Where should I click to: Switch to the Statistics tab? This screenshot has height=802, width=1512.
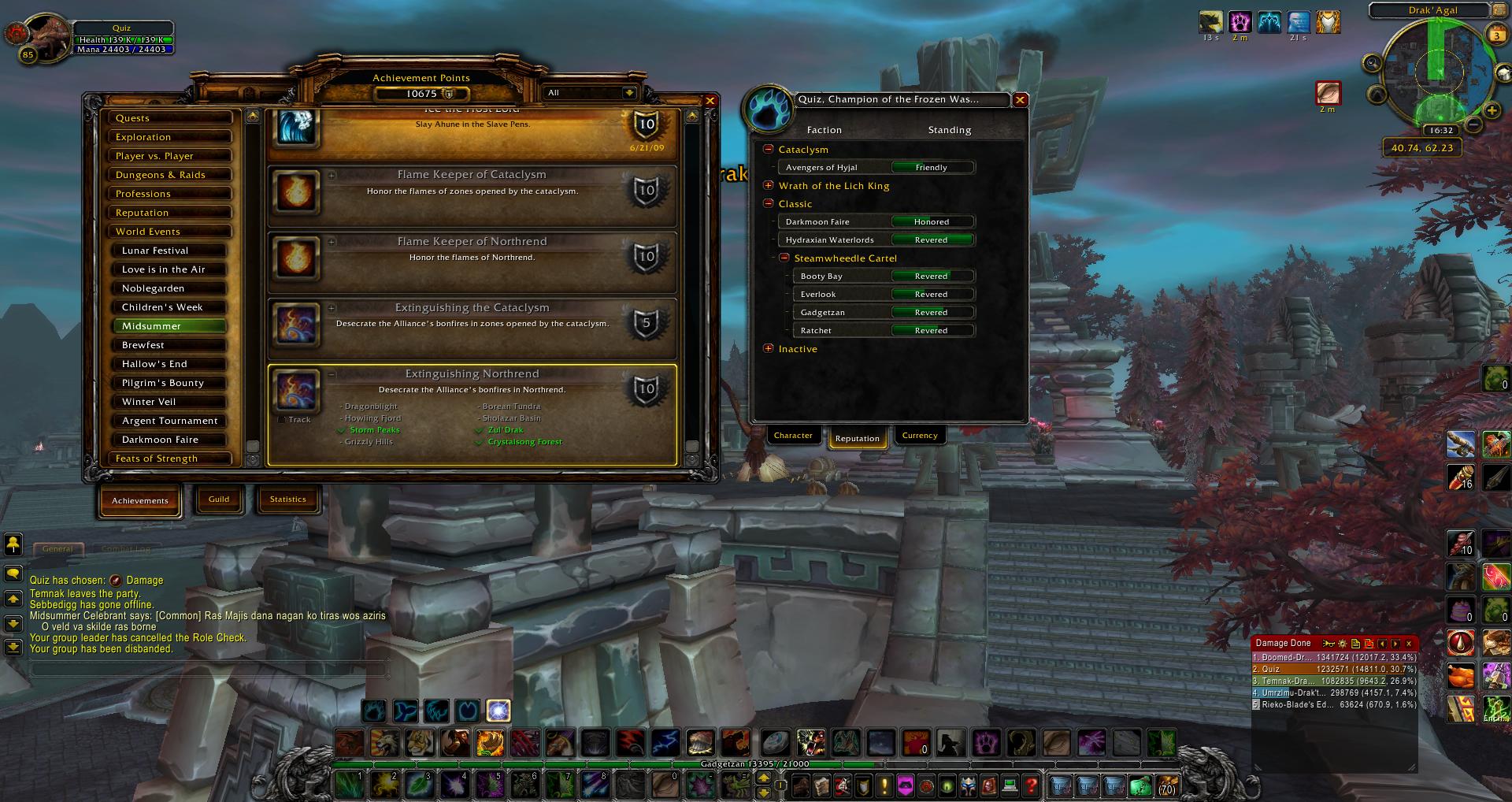(x=288, y=499)
